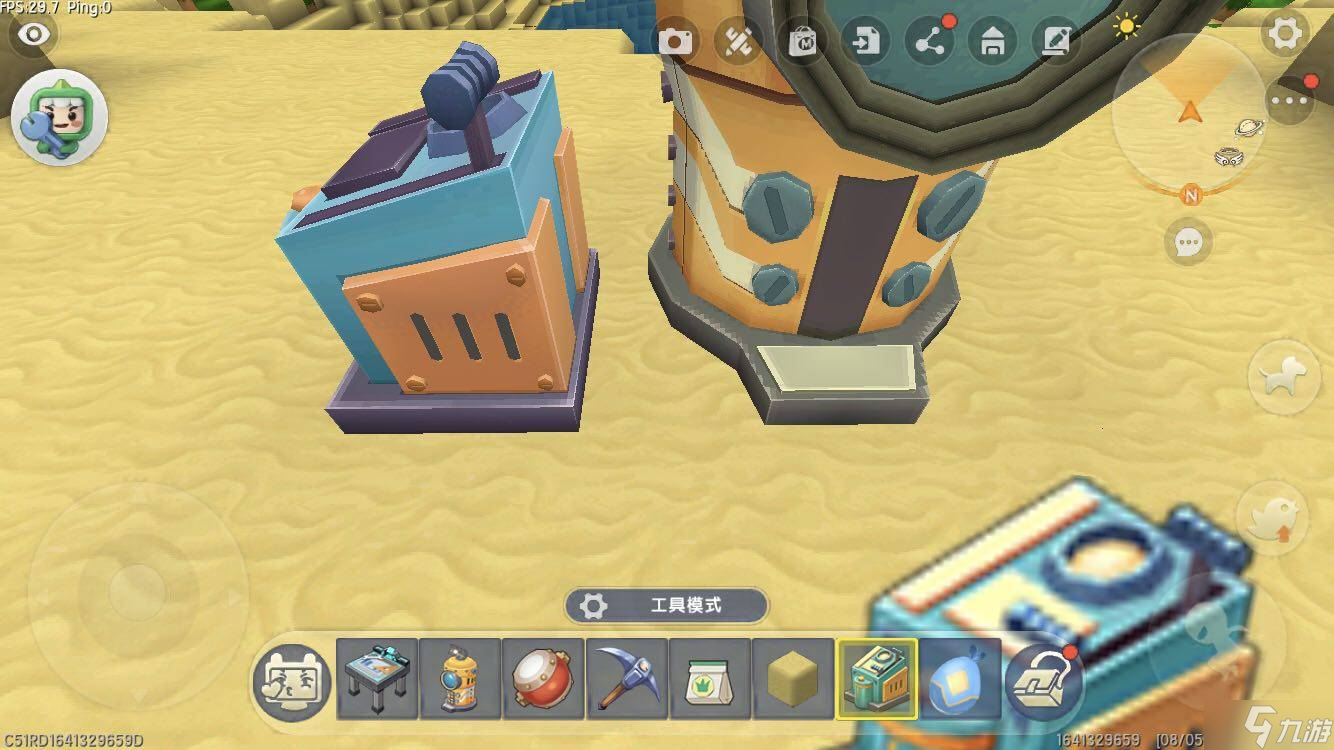Select the orange cylinder machine slot
Image resolution: width=1334 pixels, height=750 pixels.
pos(460,680)
